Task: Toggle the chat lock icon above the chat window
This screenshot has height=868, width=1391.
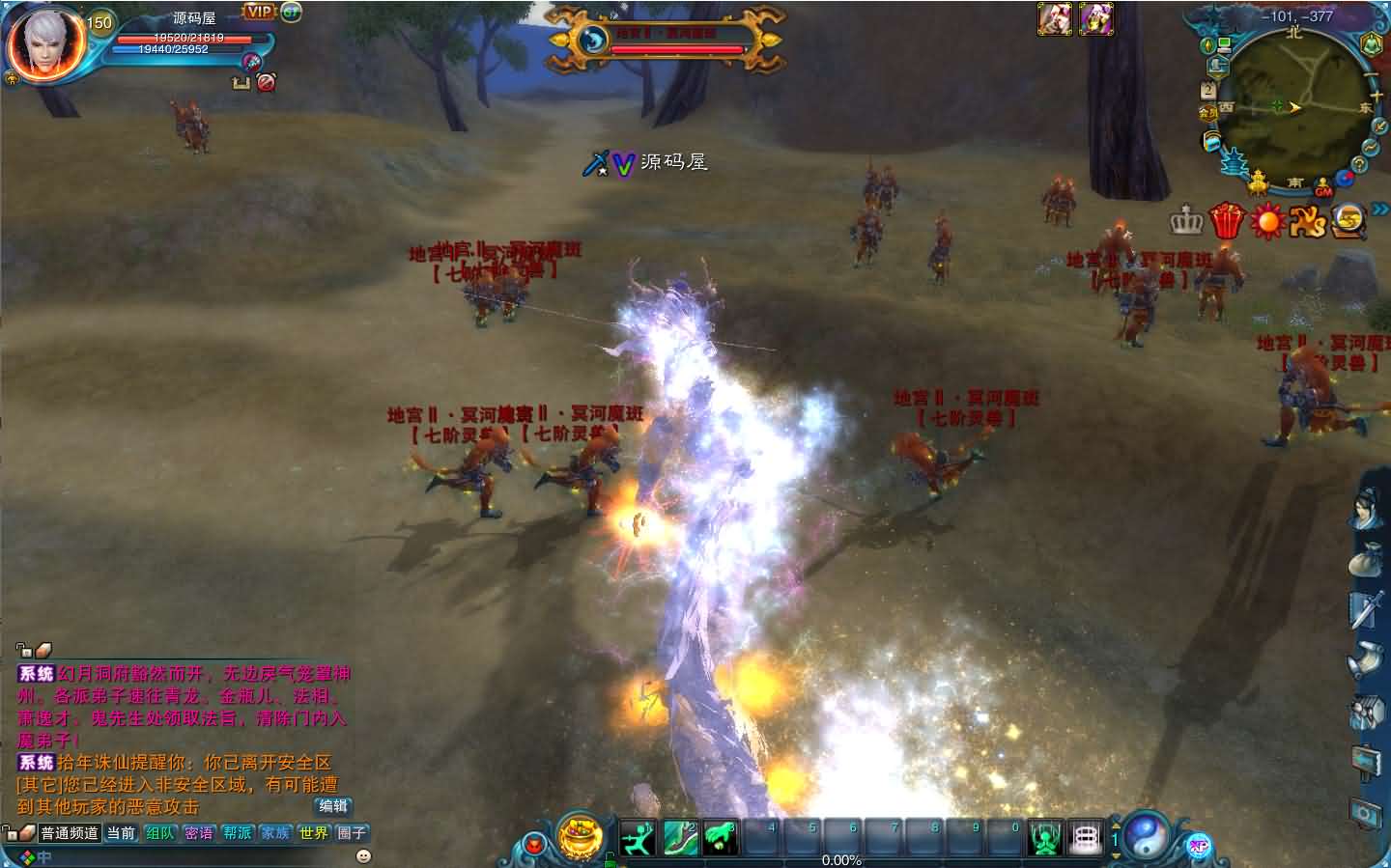Action: pyautogui.click(x=22, y=649)
